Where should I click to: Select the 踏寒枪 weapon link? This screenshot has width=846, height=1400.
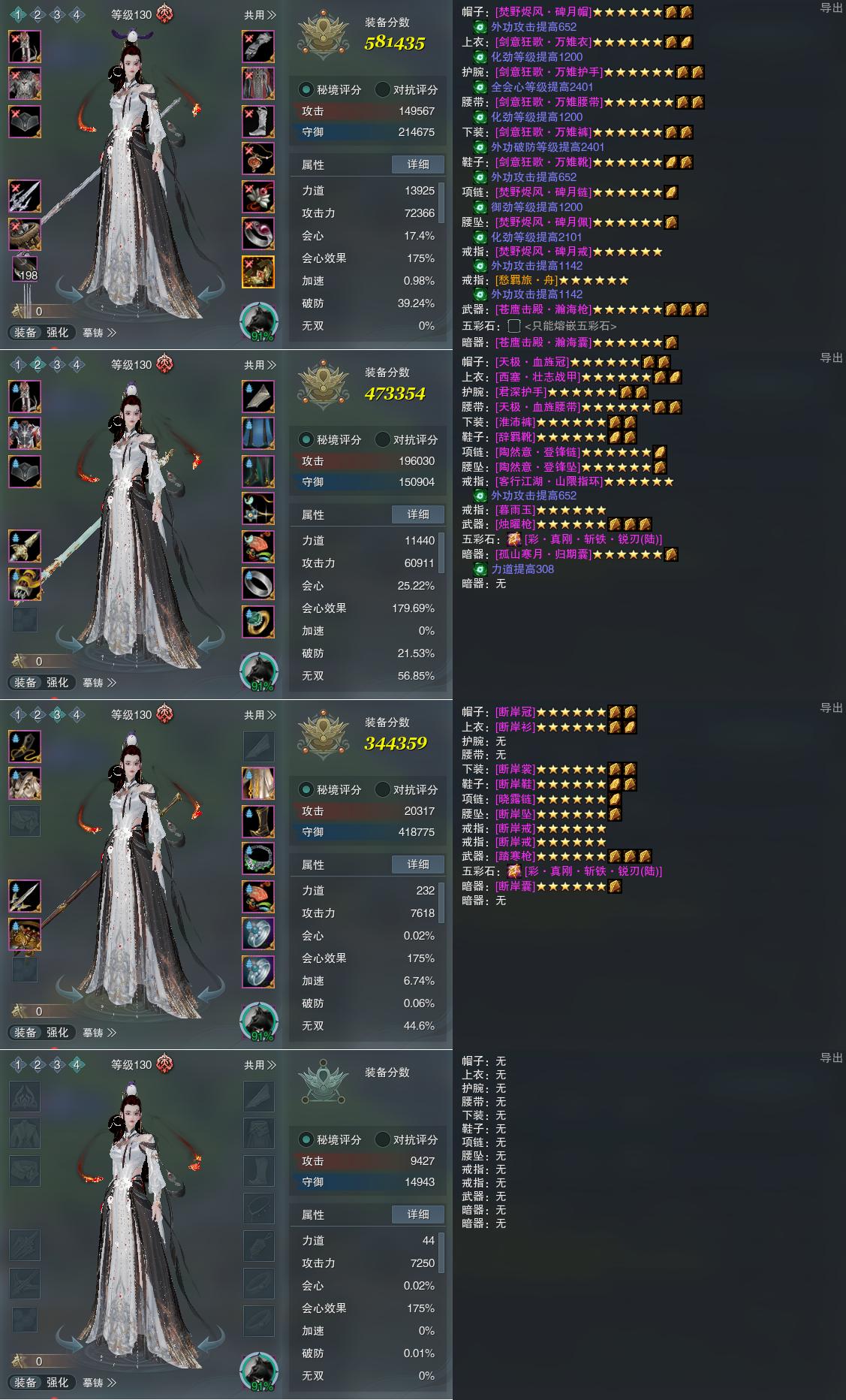[x=514, y=856]
